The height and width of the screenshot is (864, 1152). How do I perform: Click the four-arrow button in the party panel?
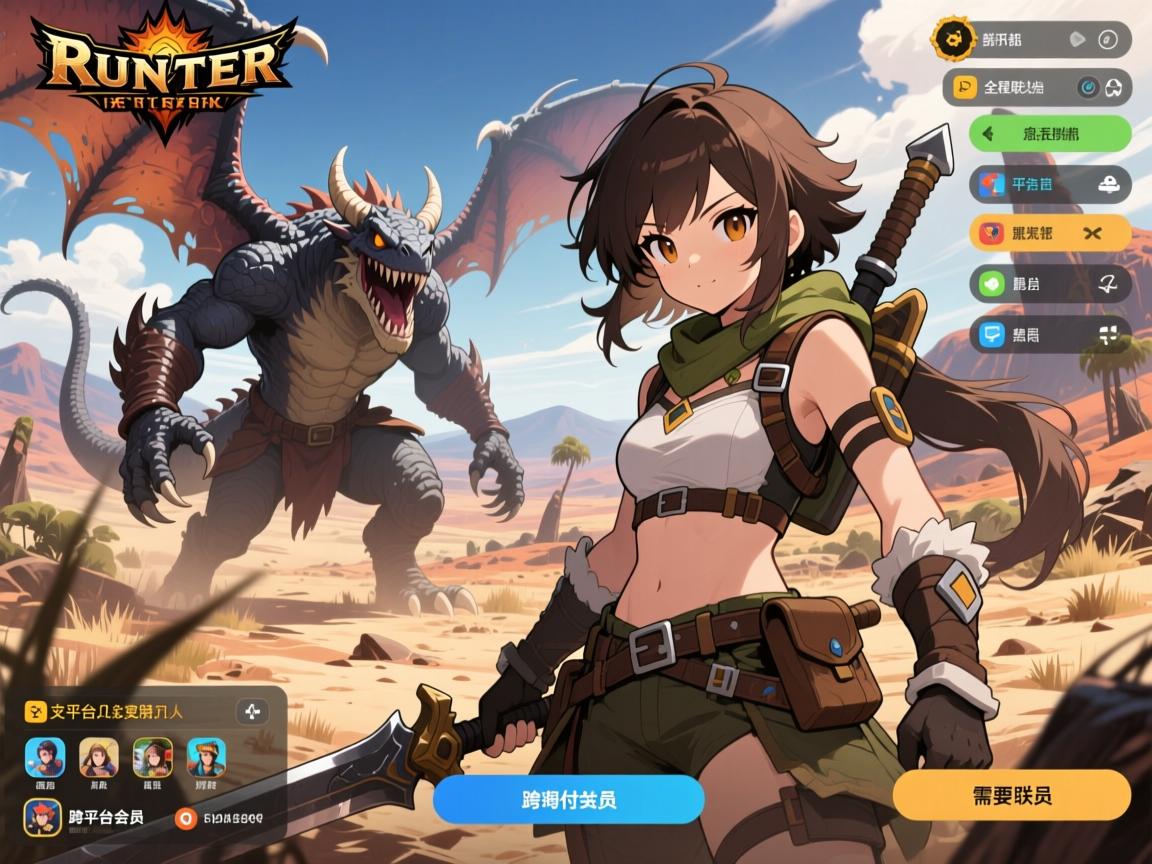251,712
